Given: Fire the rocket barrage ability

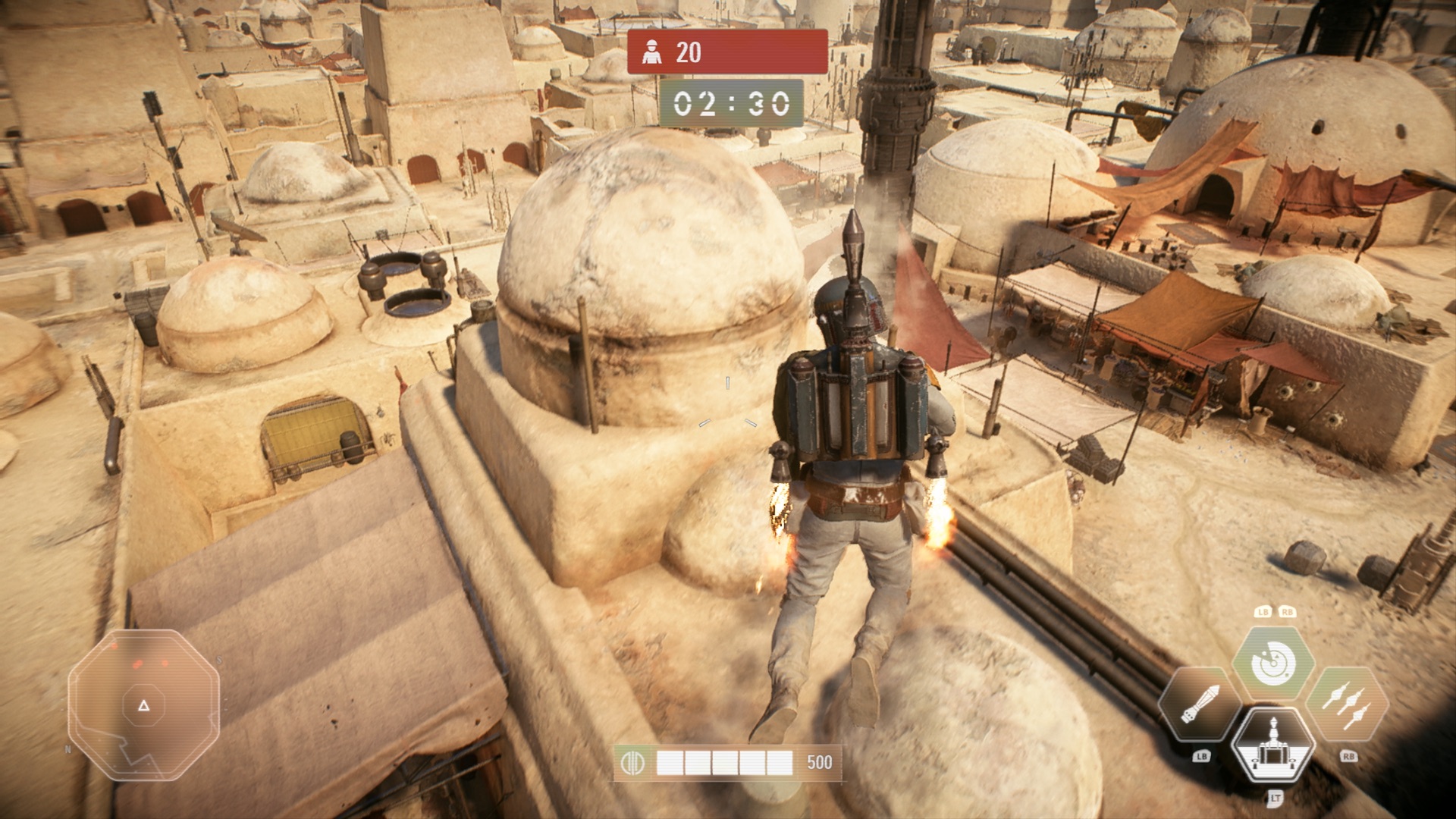Looking at the screenshot, I should pyautogui.click(x=1348, y=705).
